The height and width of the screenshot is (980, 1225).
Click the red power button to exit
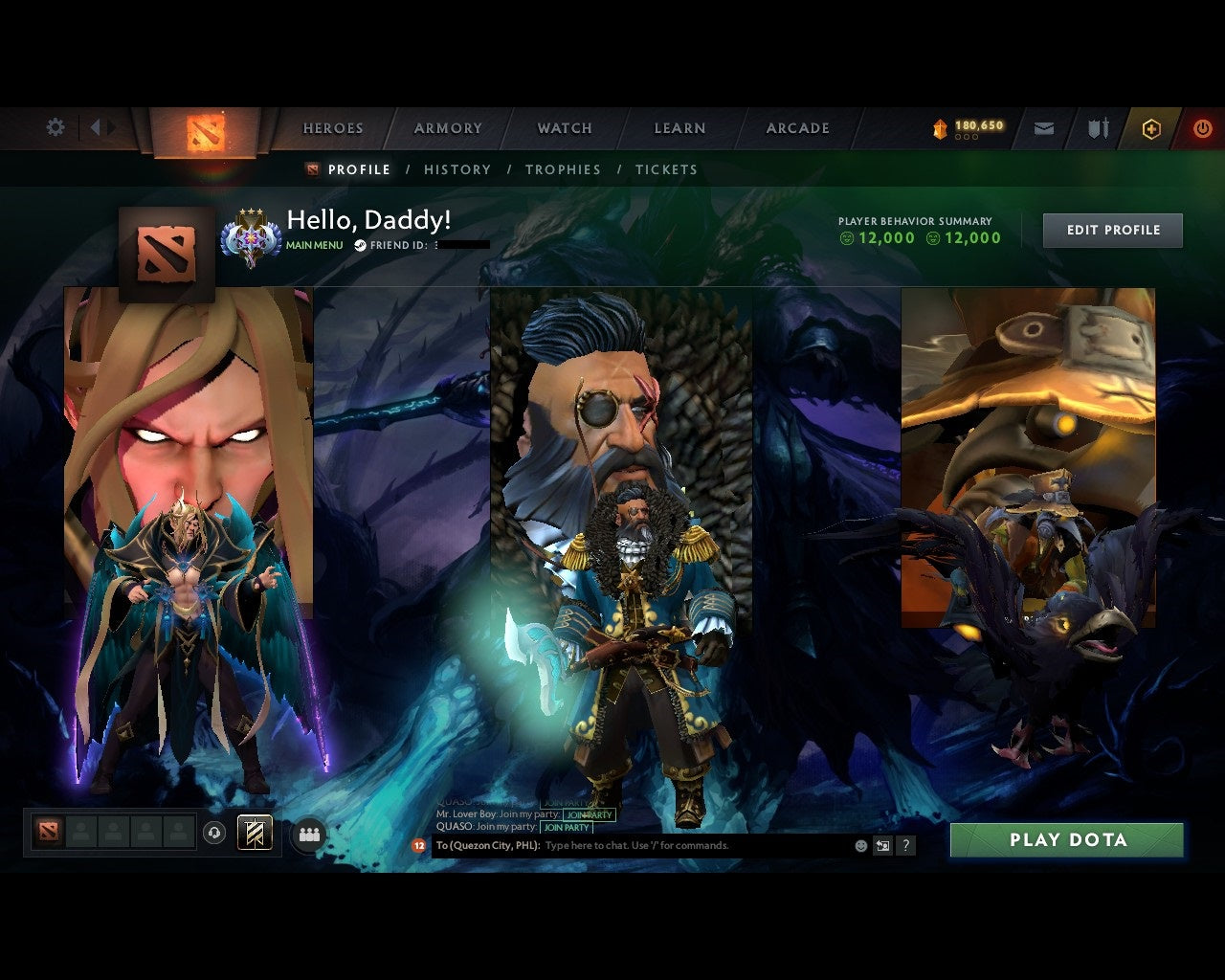click(1203, 127)
